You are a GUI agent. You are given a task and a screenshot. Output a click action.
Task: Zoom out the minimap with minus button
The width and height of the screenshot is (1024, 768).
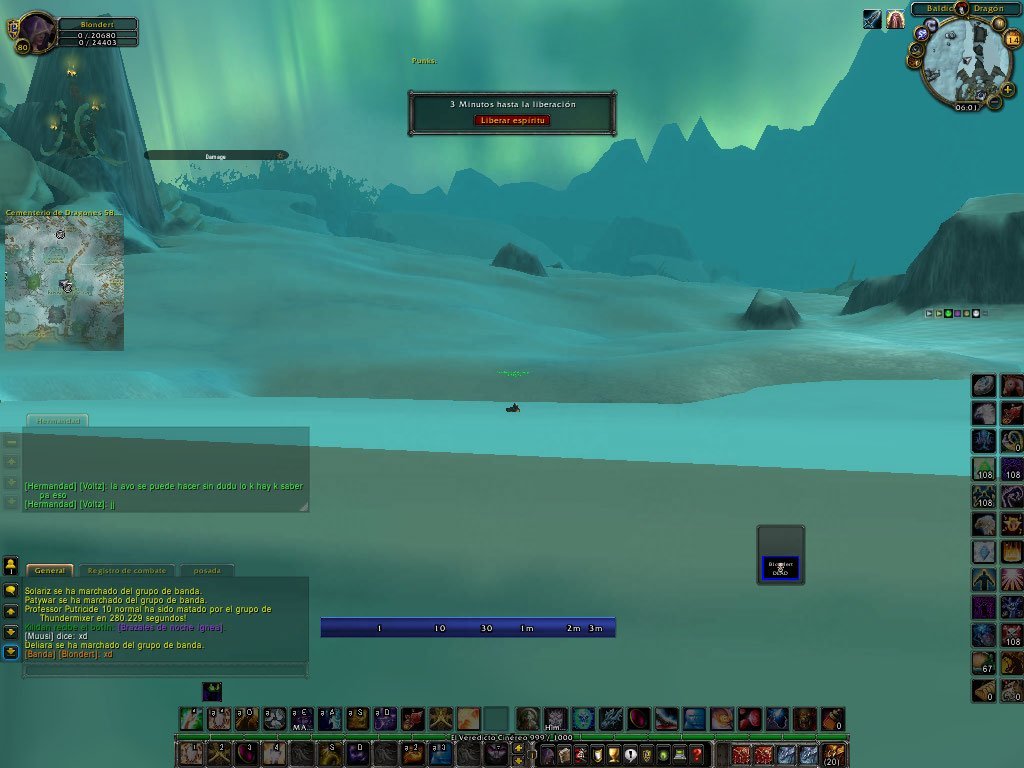click(x=995, y=100)
